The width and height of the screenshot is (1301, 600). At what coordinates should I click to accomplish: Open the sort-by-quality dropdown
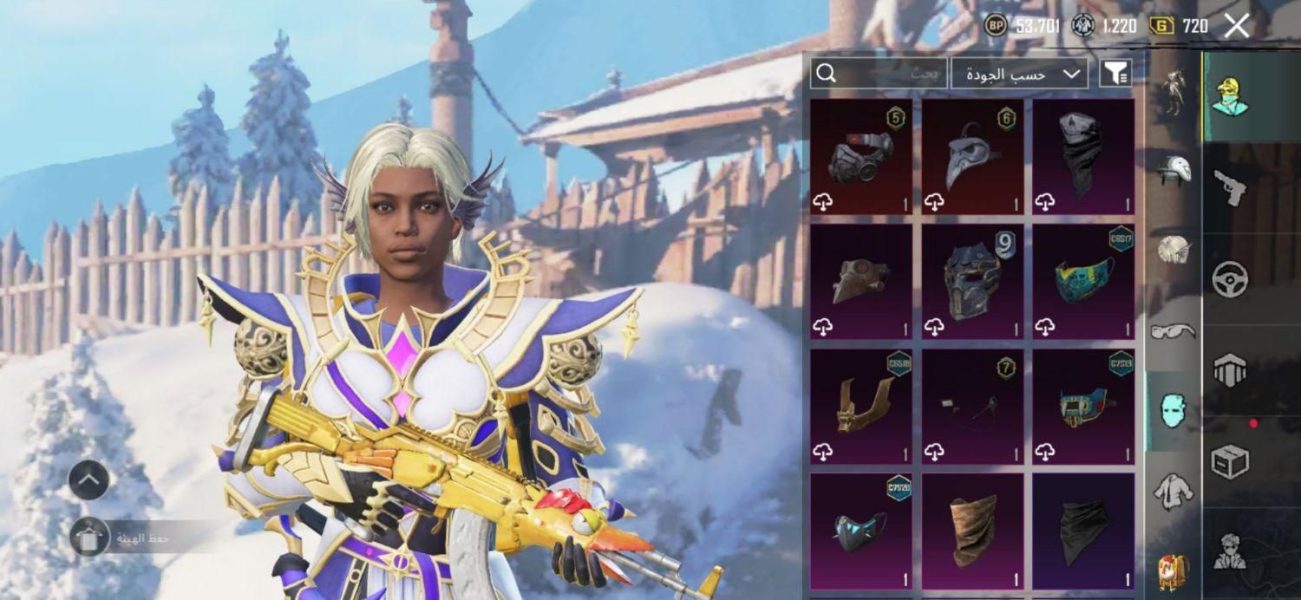pos(1019,73)
